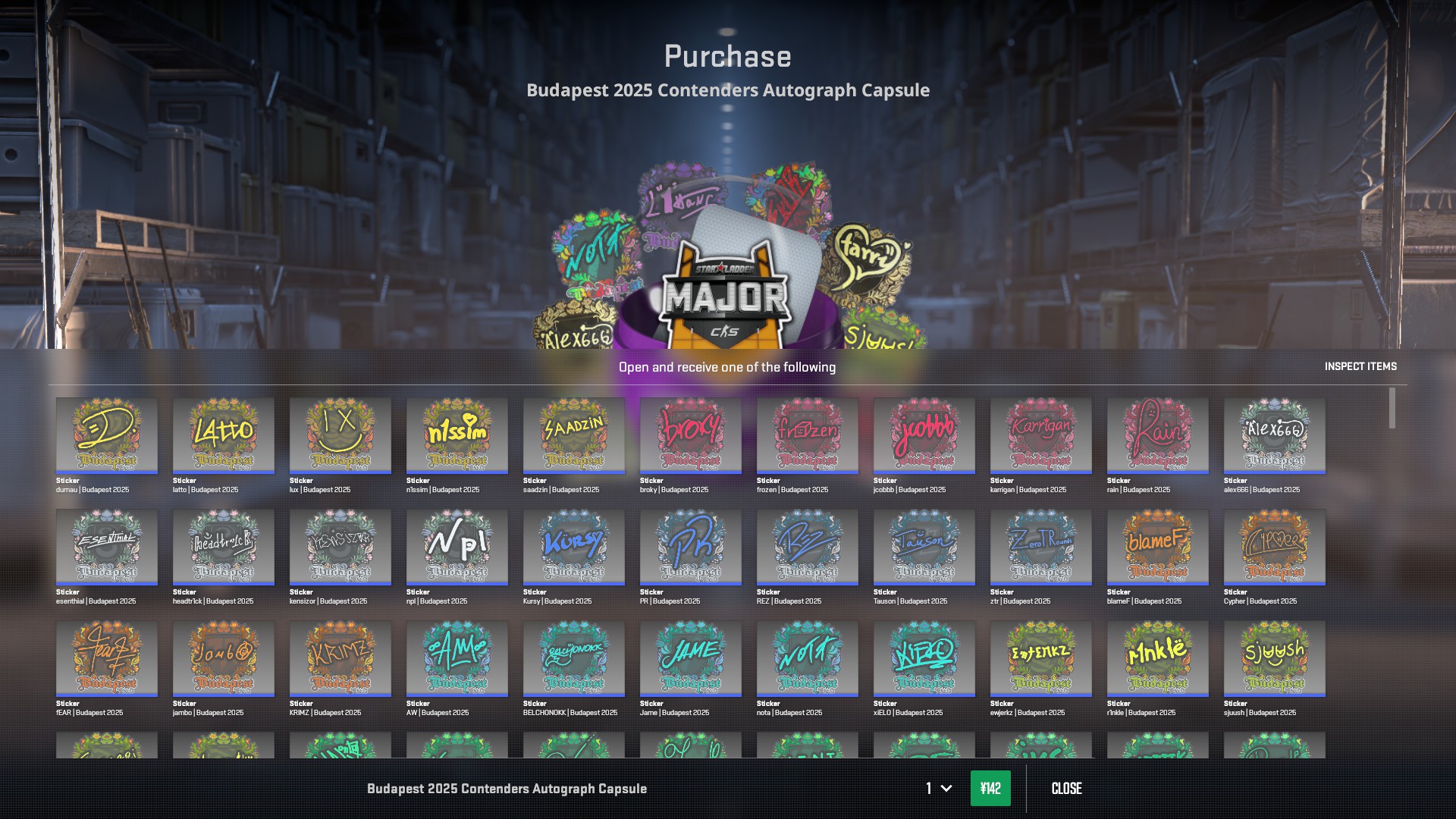Click the sticker list scrollbar
Viewport: 1456px width, 819px height.
coord(1392,408)
